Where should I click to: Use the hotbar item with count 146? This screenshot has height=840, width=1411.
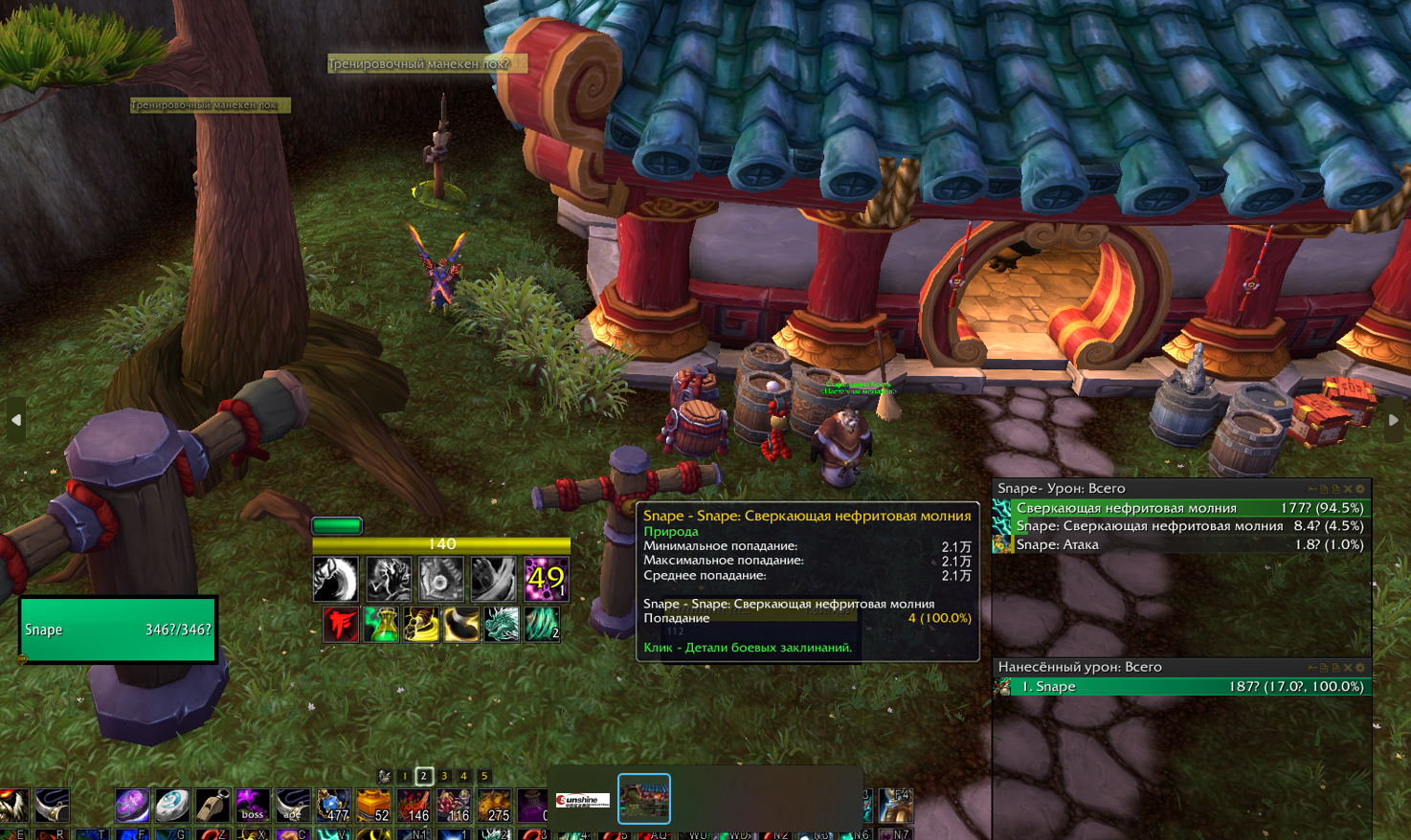[x=414, y=806]
